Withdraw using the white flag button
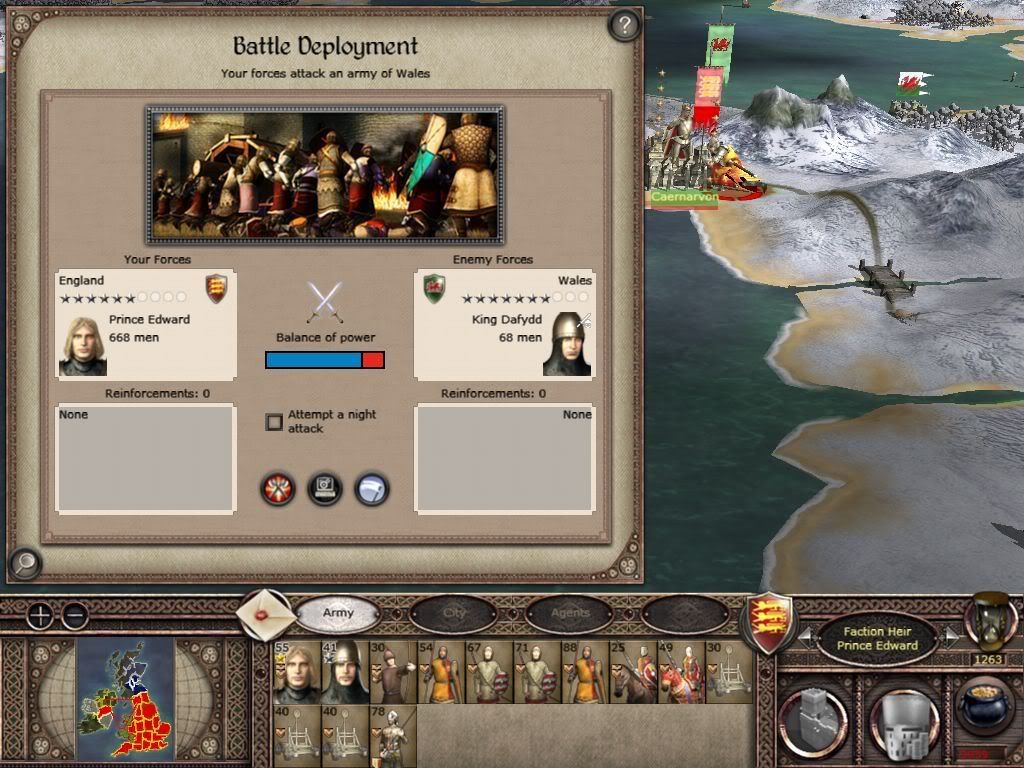The image size is (1024, 768). [x=371, y=489]
